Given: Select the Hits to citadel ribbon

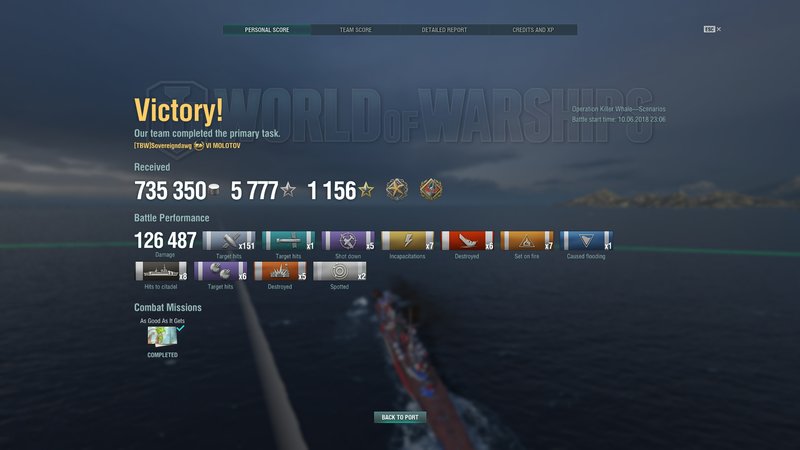Looking at the screenshot, I should [x=160, y=271].
